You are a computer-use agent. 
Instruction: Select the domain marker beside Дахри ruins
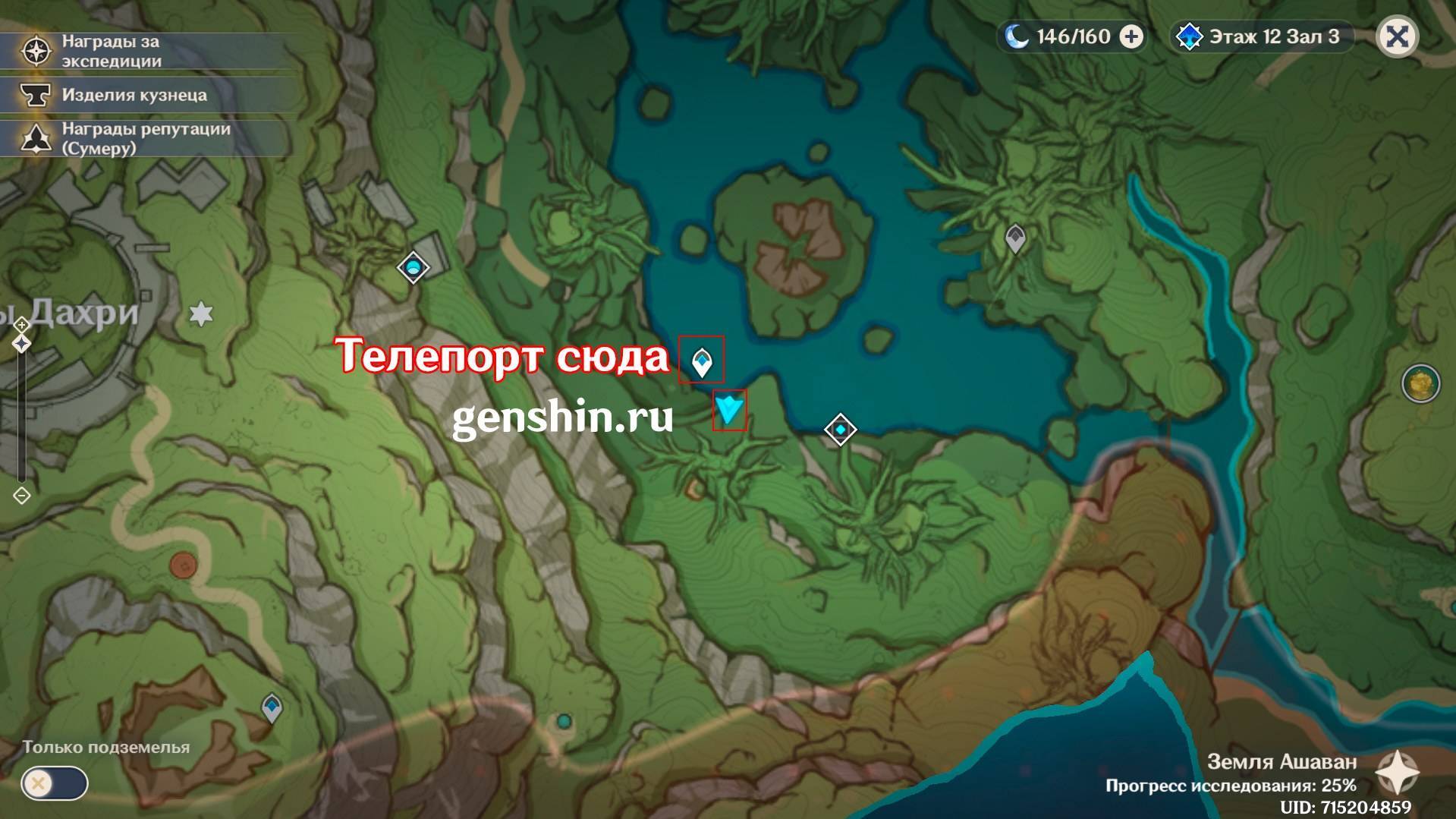tap(414, 267)
